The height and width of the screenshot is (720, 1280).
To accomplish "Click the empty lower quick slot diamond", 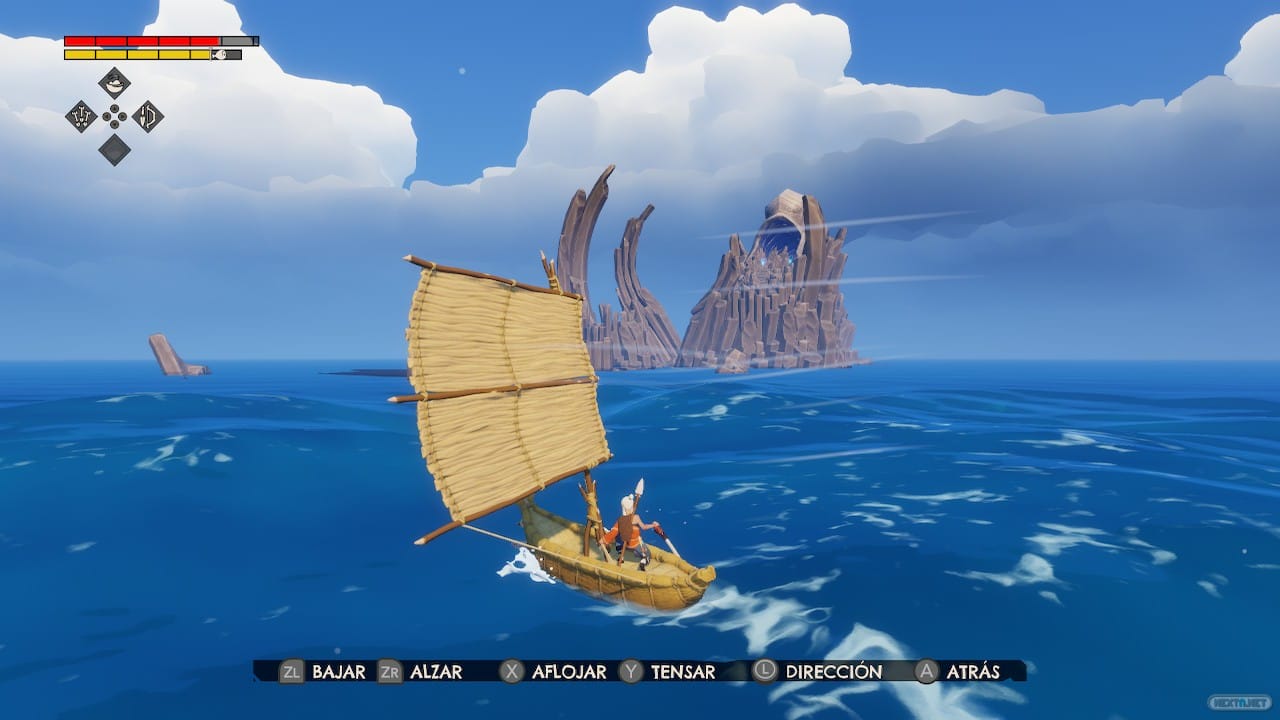I will tap(114, 150).
